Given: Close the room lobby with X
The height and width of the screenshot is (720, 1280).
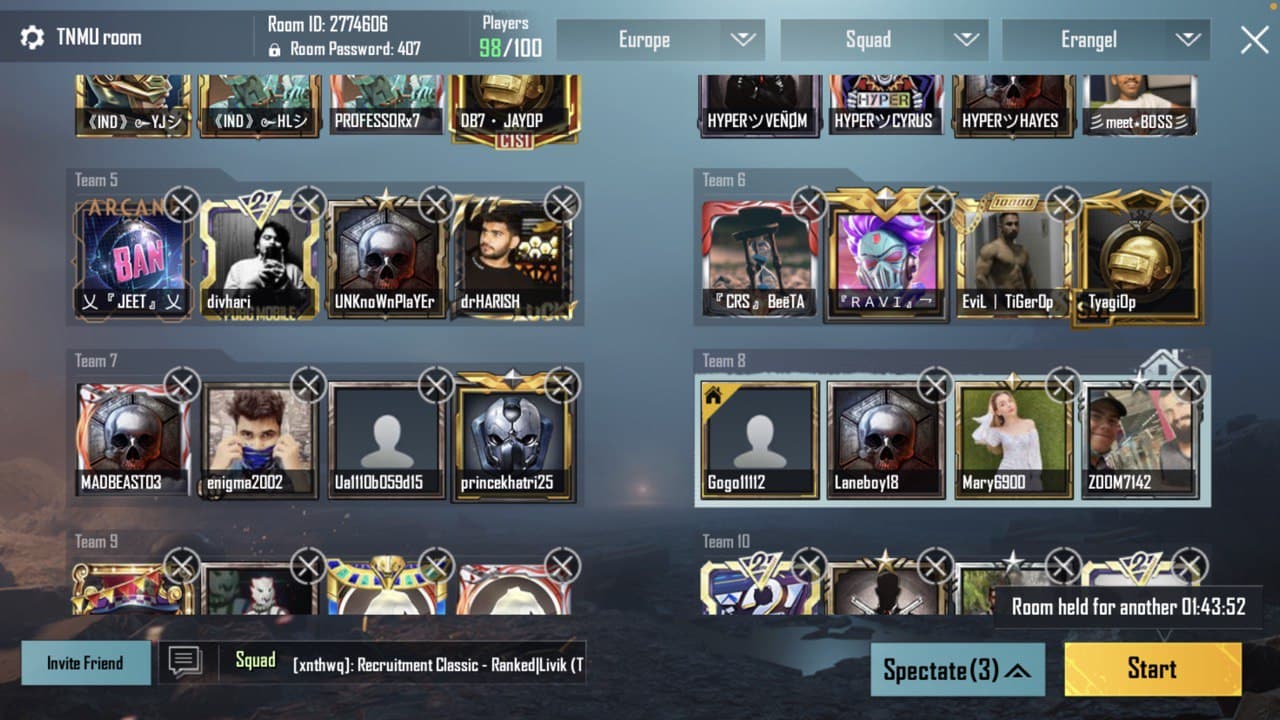Looking at the screenshot, I should (1254, 40).
